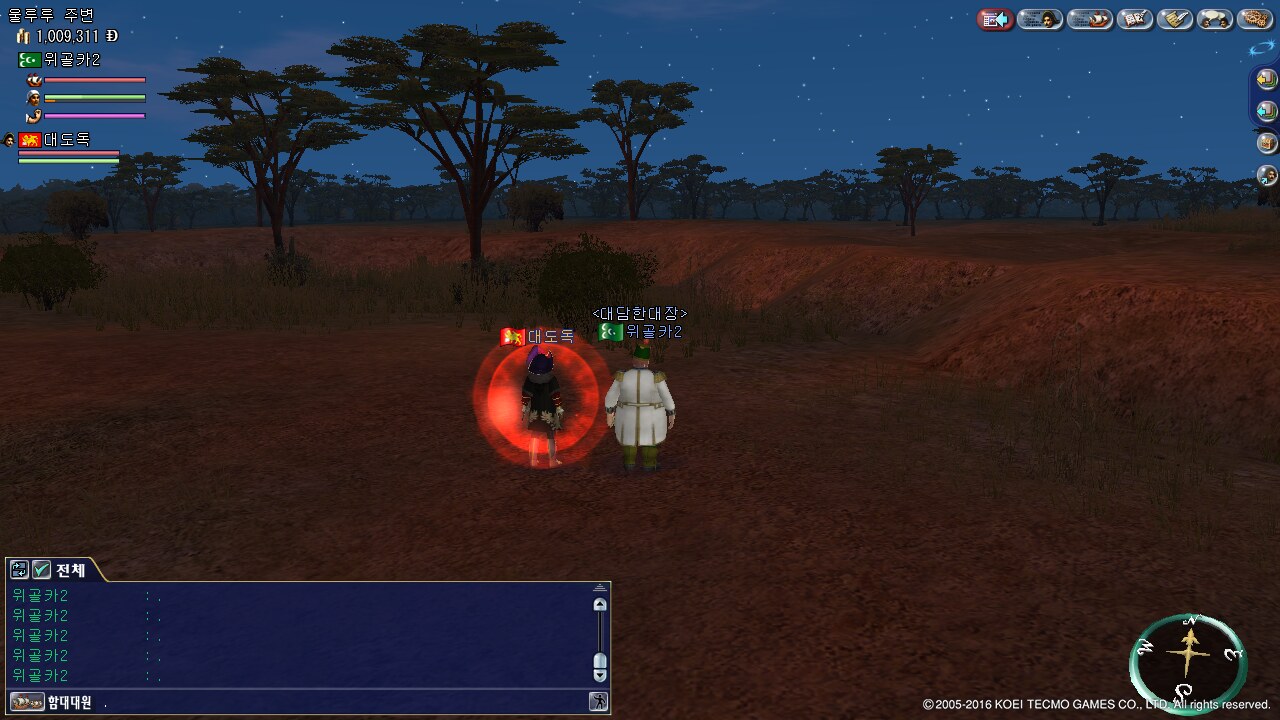The width and height of the screenshot is (1280, 720).
Task: Click the blue swirl sparkle icon
Action: pos(1262,47)
